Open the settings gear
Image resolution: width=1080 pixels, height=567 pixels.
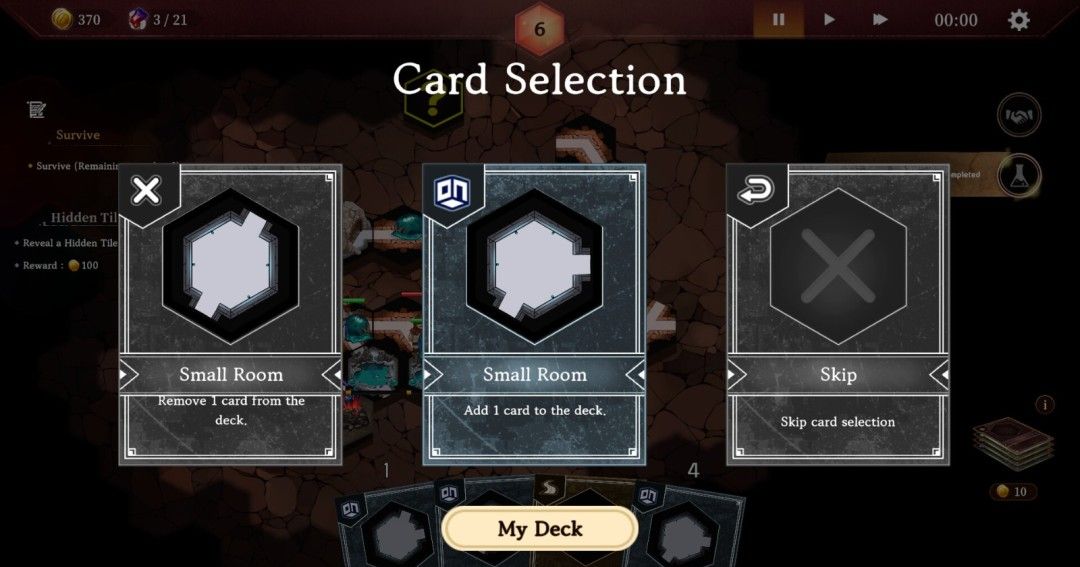pos(1018,20)
